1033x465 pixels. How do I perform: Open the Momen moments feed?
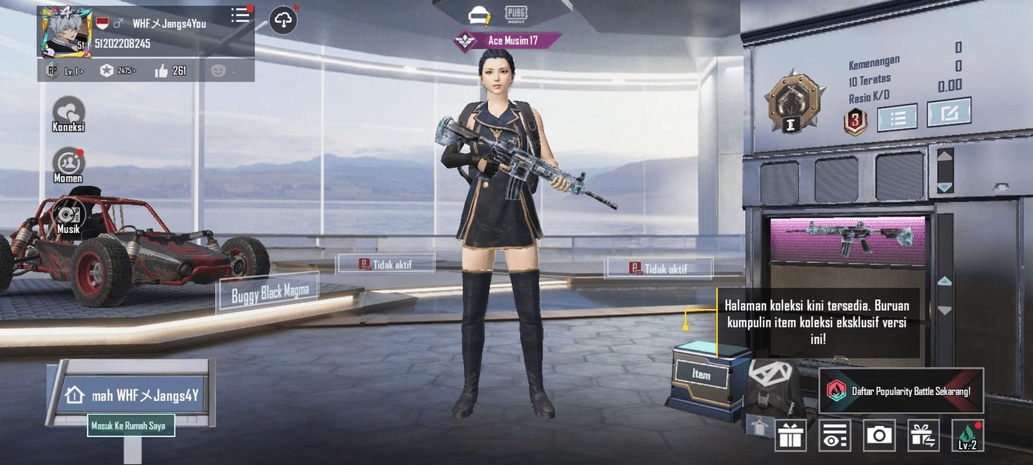[68, 165]
